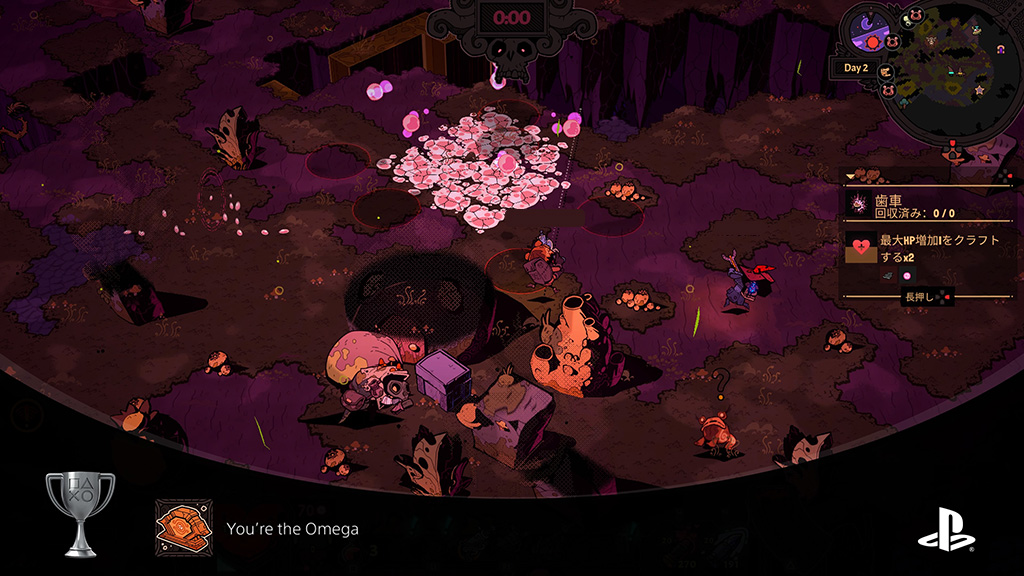Click the pink flower ingredient icon
The height and width of the screenshot is (576, 1024).
click(x=908, y=276)
